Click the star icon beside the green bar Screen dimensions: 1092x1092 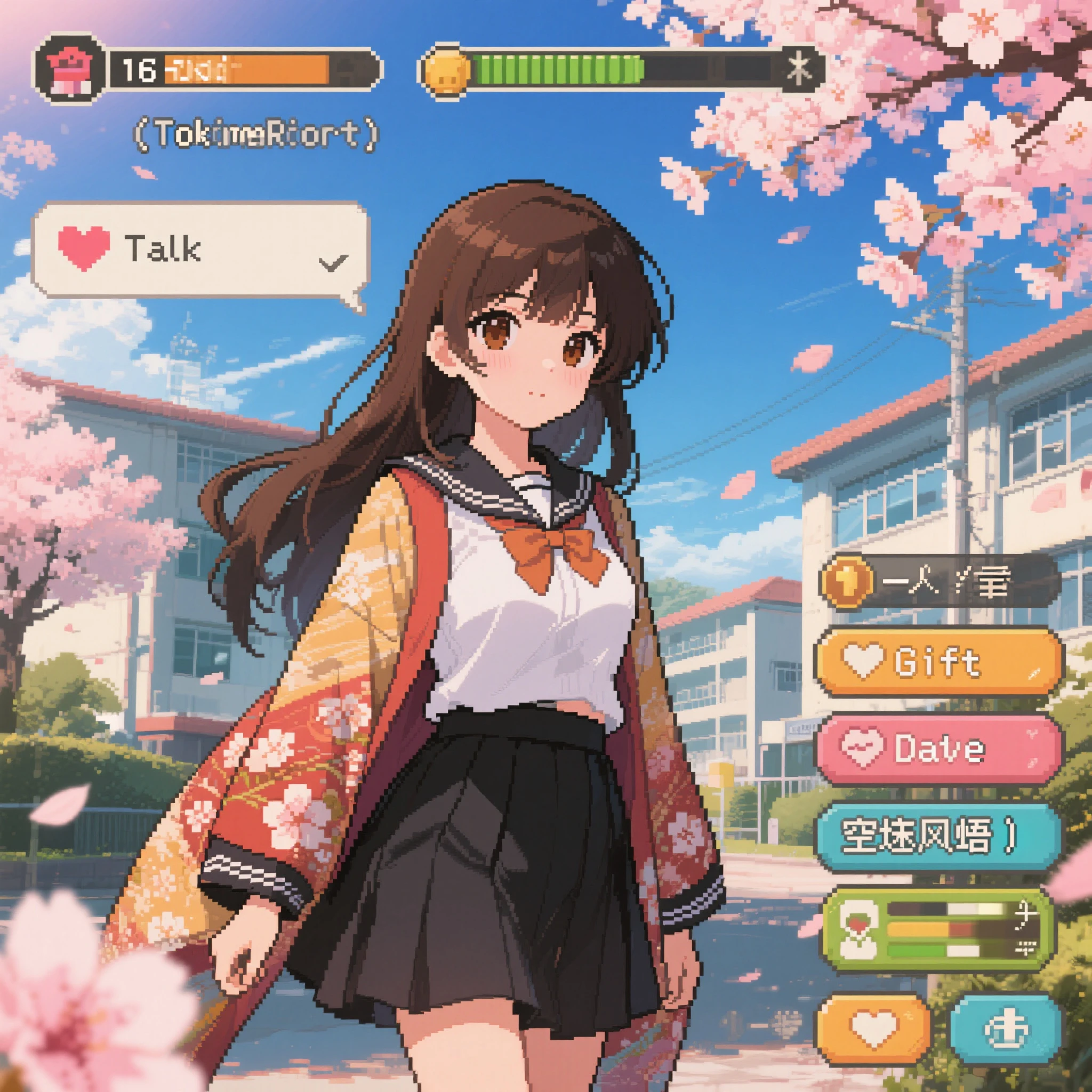coord(802,68)
